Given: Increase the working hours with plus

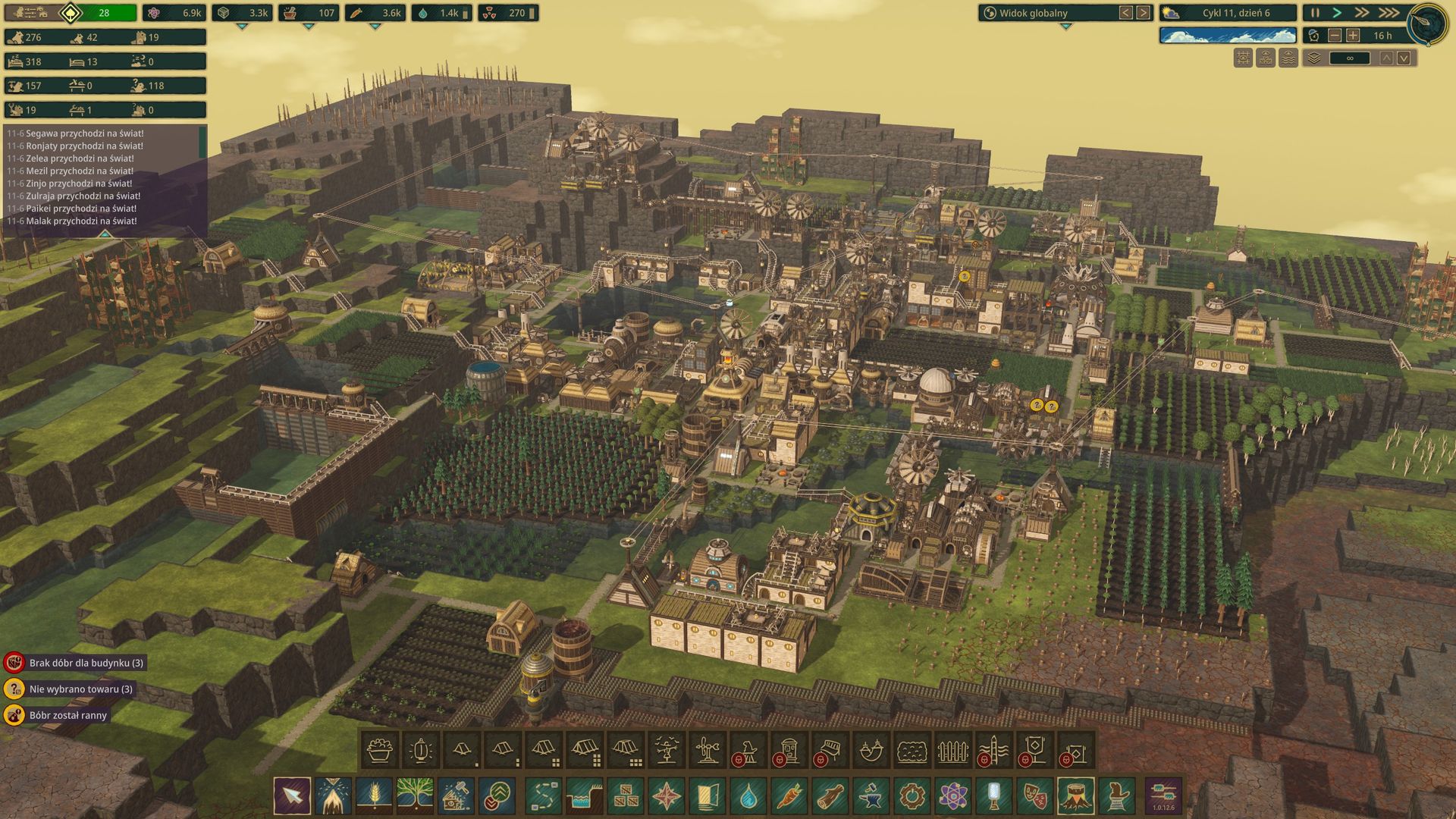Looking at the screenshot, I should pyautogui.click(x=1354, y=36).
